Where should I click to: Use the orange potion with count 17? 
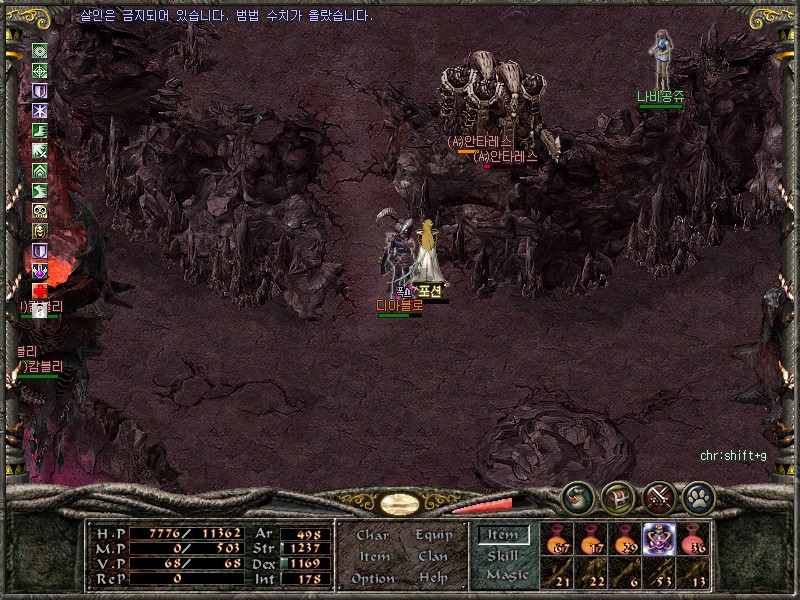[592, 538]
